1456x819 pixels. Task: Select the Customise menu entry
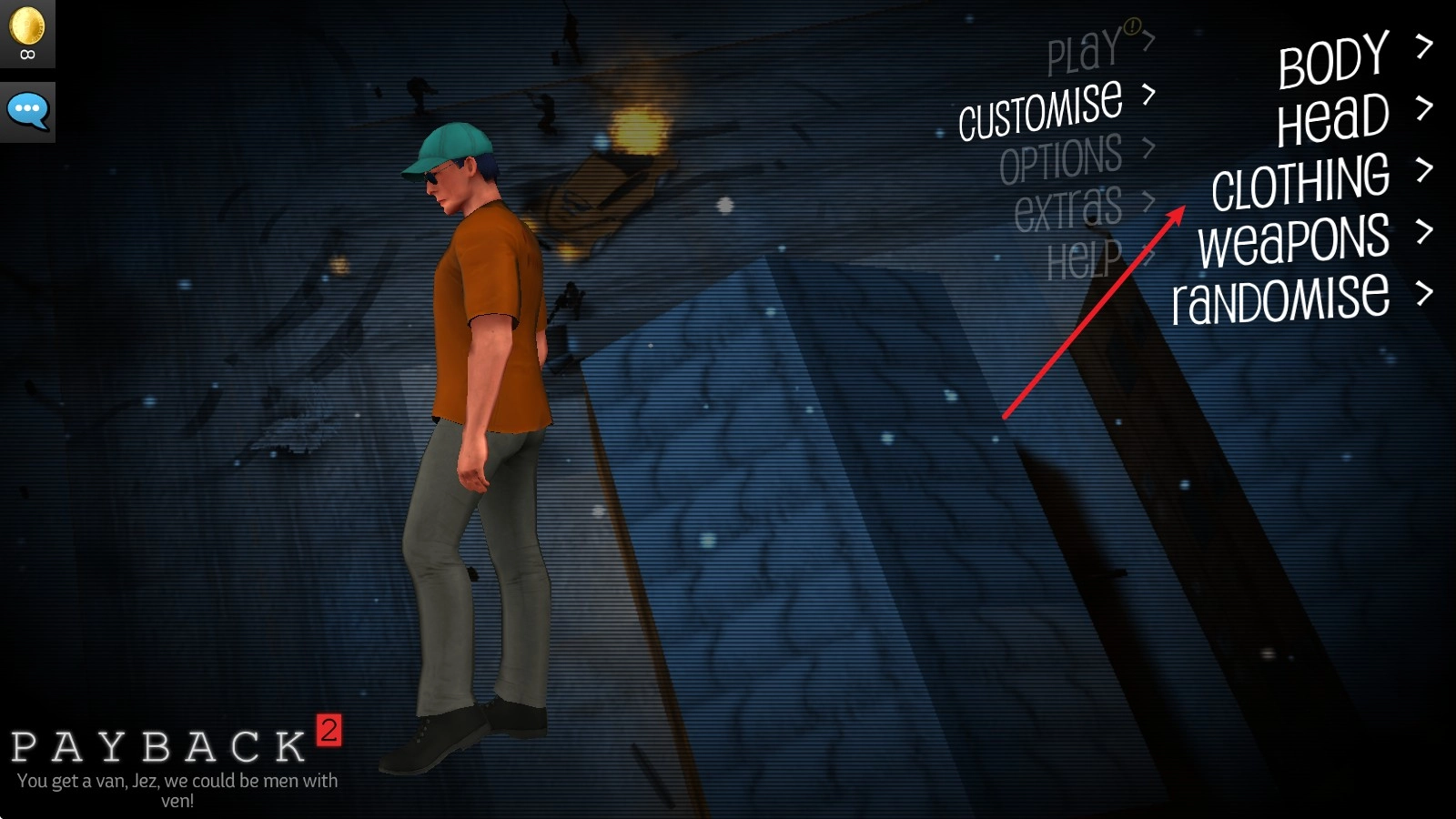tap(1041, 110)
